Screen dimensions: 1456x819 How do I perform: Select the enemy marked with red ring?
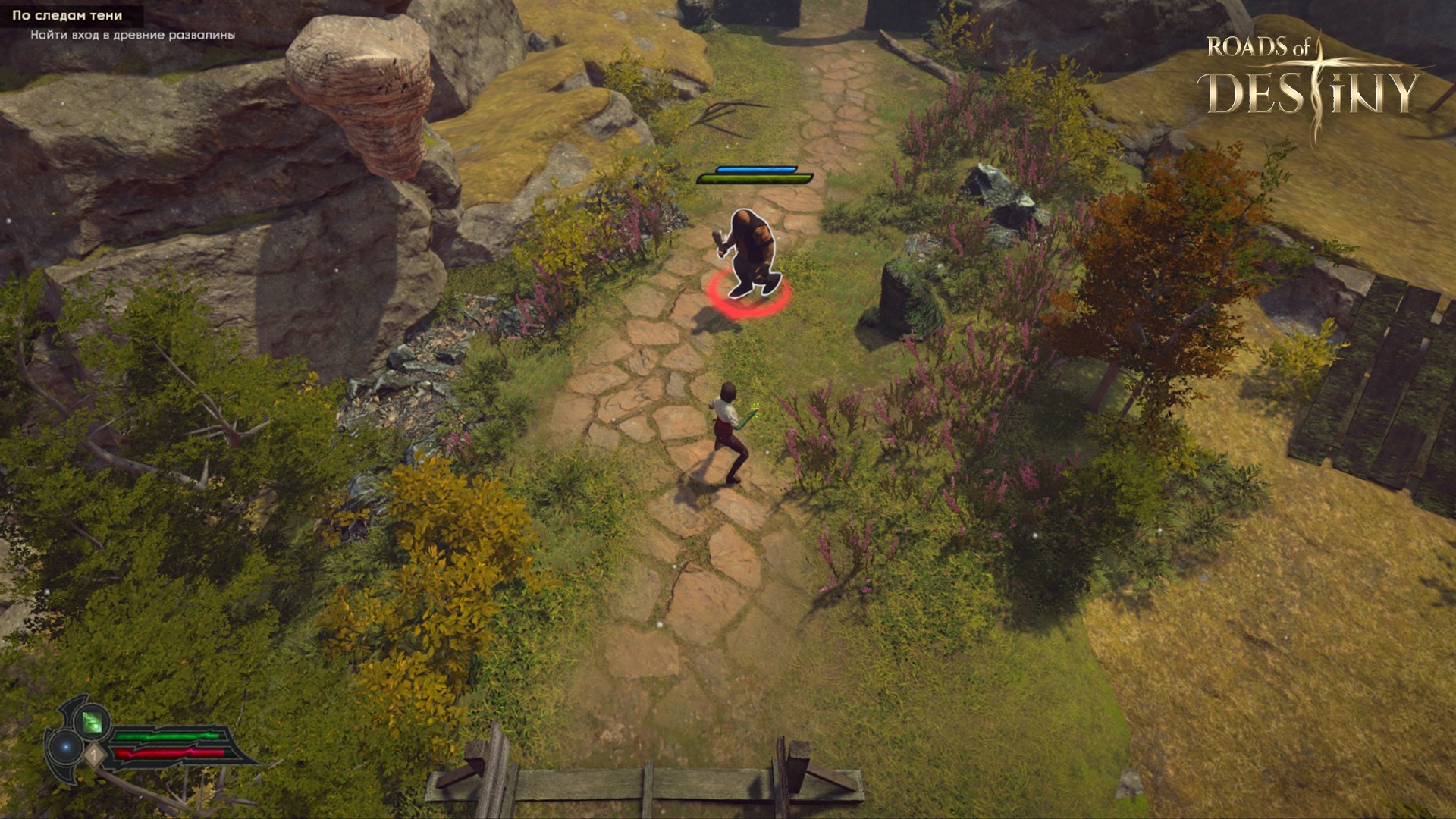click(x=748, y=254)
